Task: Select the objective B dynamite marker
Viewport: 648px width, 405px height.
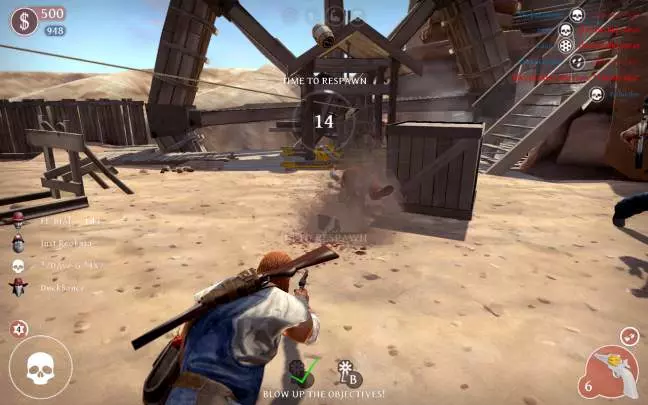Action: point(348,372)
